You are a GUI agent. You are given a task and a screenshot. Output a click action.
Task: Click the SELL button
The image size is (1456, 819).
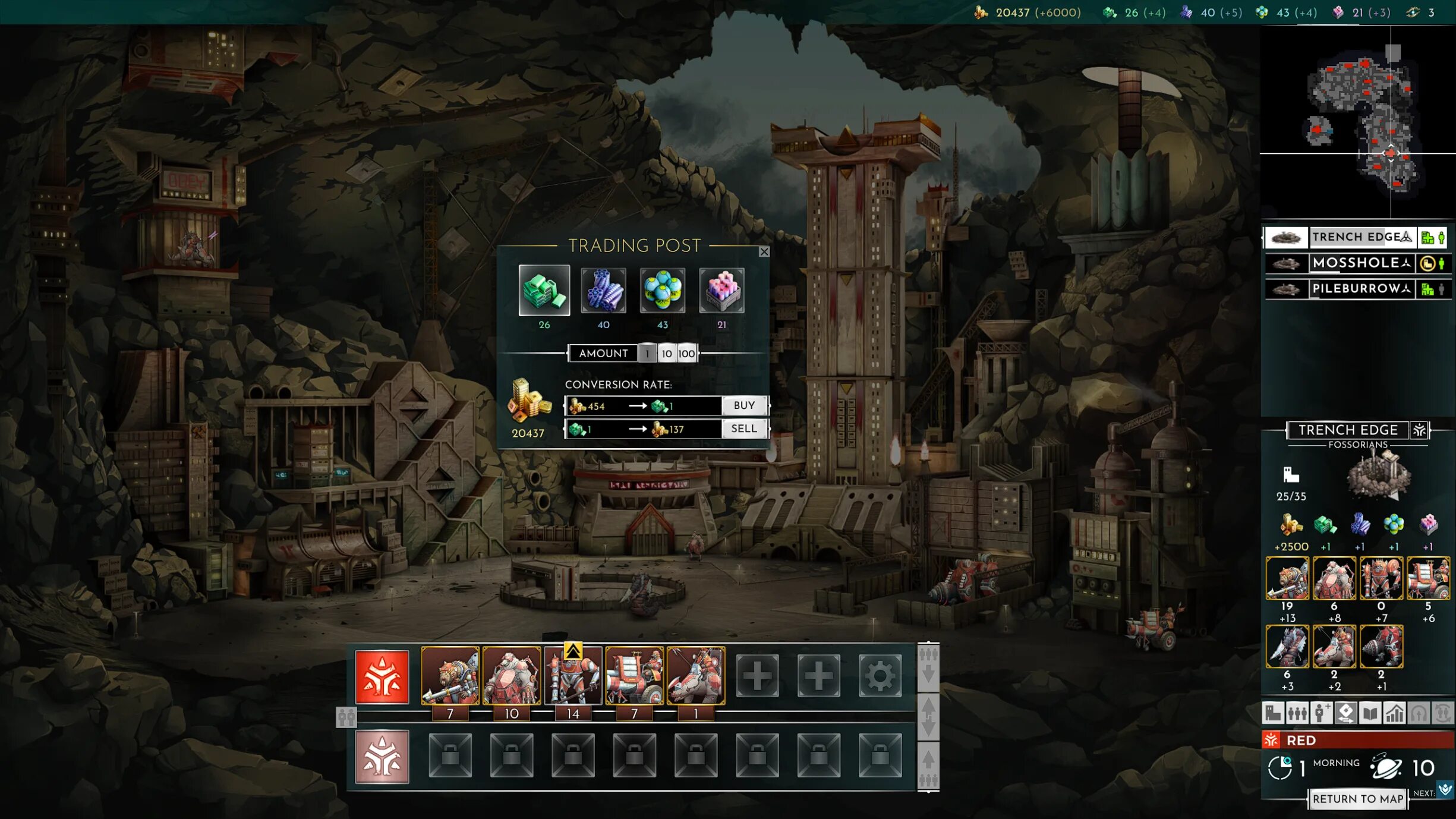click(744, 429)
